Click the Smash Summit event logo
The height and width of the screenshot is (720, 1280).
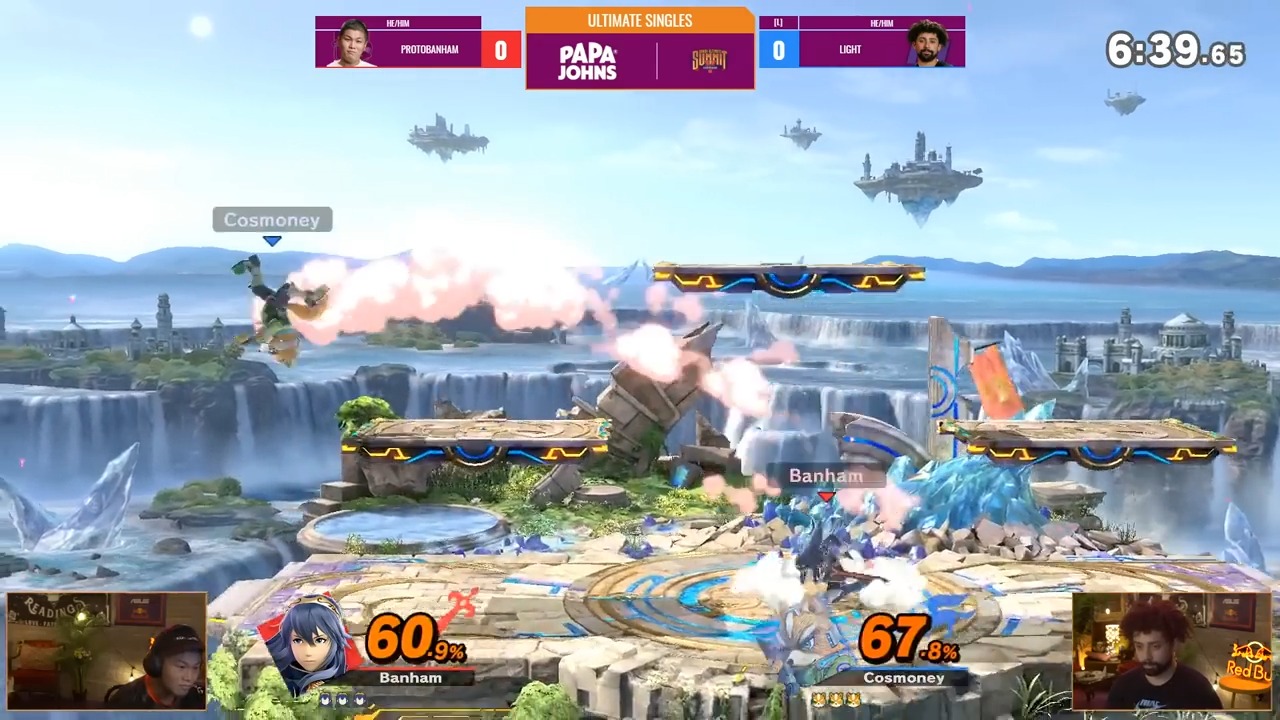[710, 60]
